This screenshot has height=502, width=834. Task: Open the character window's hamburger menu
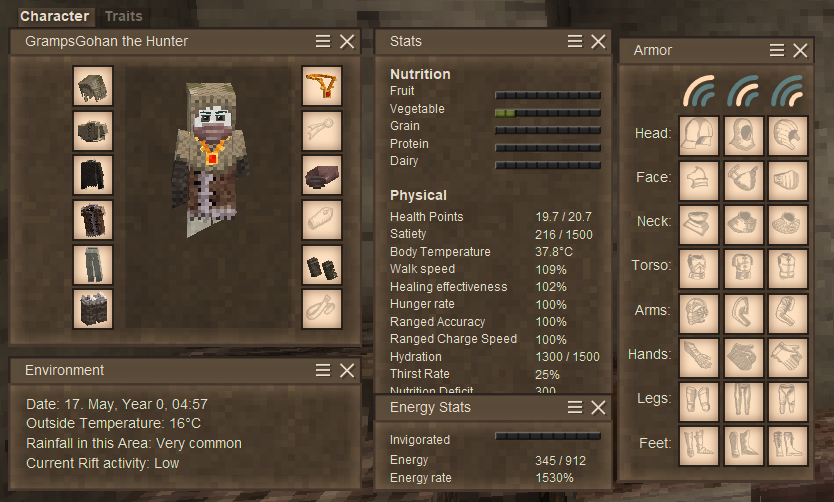[x=323, y=41]
